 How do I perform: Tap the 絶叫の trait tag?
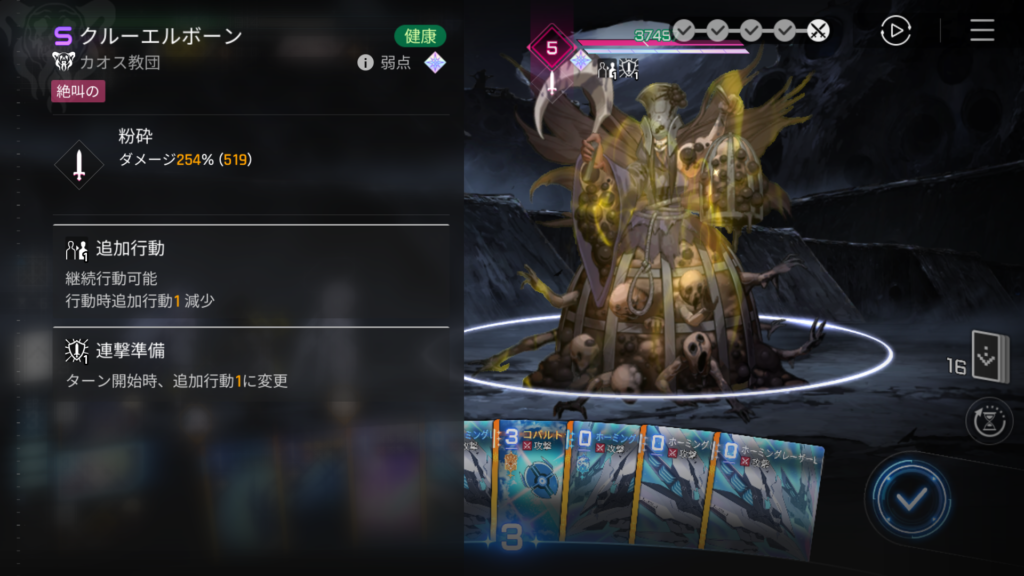pyautogui.click(x=78, y=92)
